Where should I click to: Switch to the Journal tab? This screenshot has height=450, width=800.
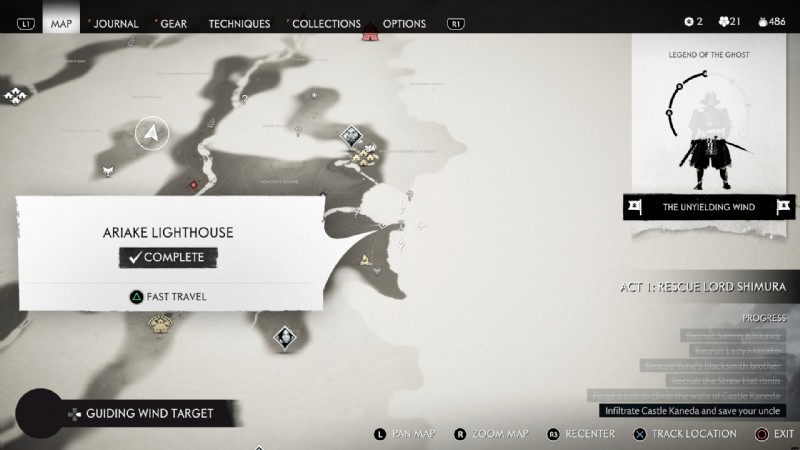[x=115, y=23]
